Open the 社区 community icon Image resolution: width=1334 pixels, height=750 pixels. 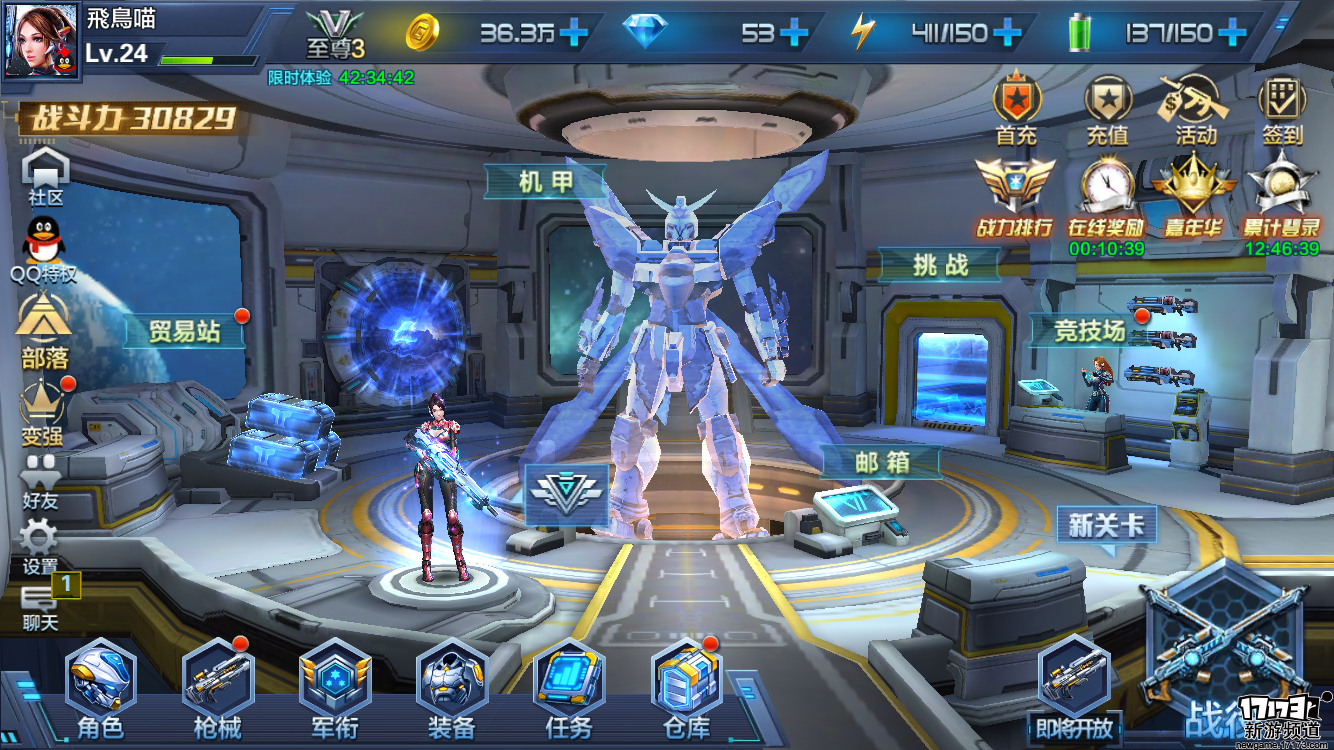coord(45,177)
